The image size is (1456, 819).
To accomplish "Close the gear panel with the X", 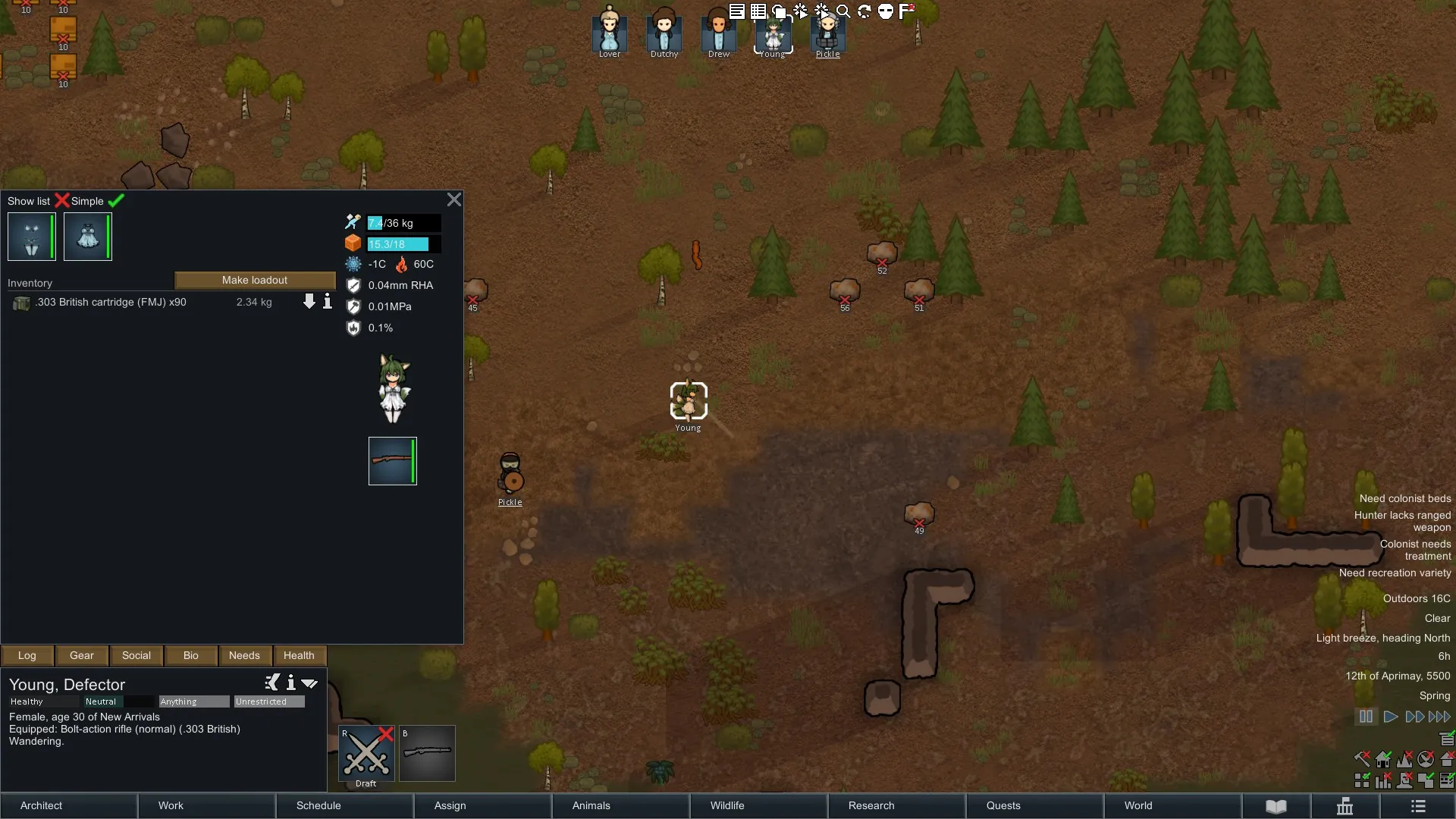I will pos(453,199).
